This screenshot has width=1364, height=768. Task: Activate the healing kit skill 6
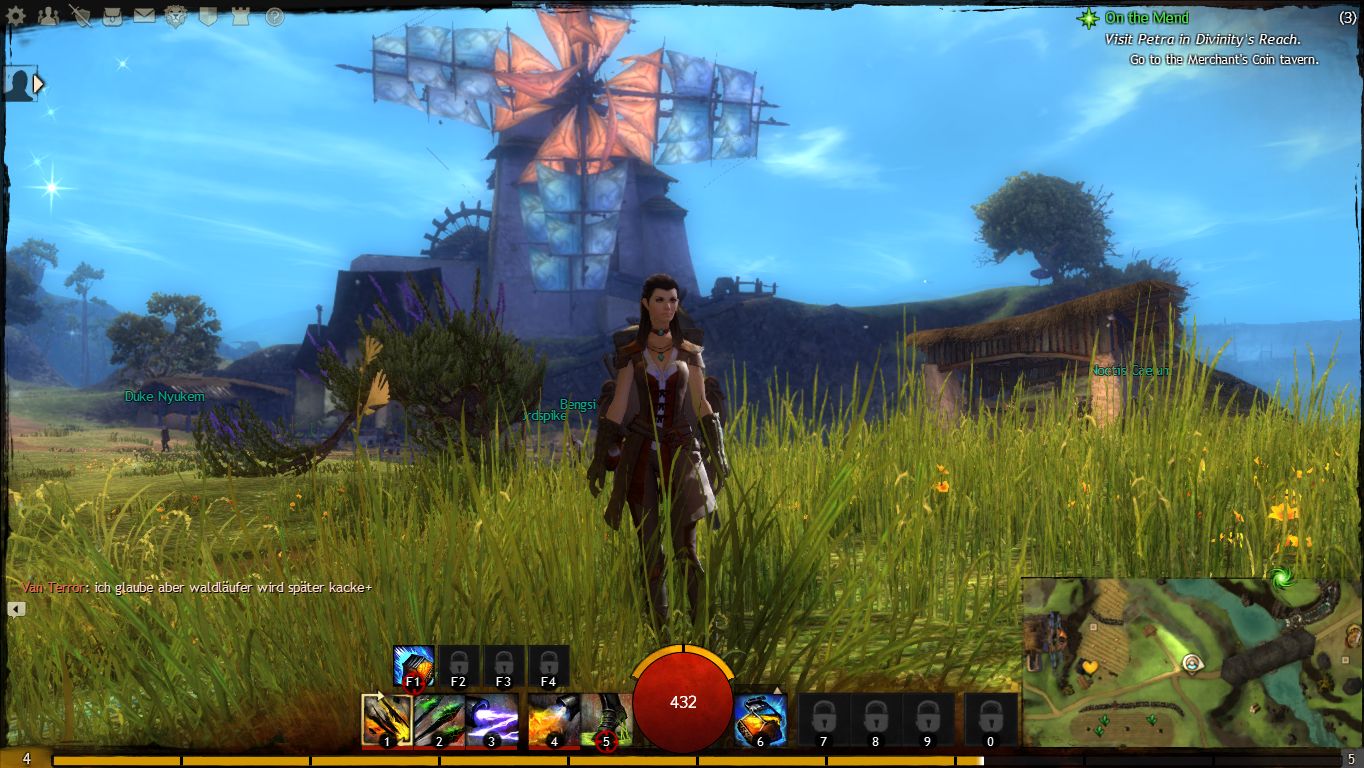click(760, 720)
